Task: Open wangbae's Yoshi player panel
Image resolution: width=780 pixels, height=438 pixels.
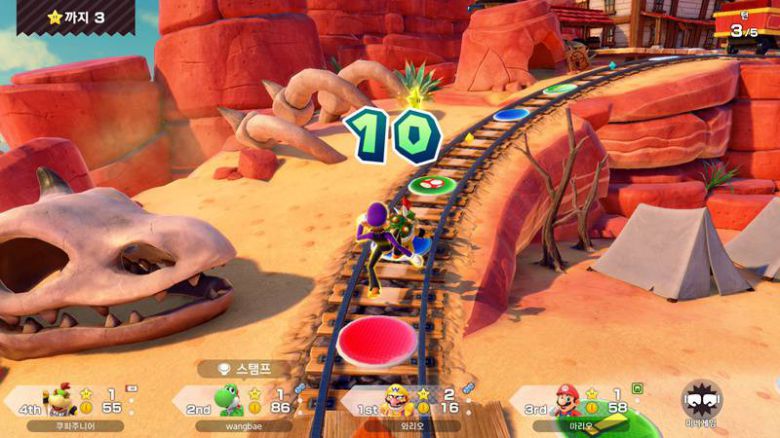Action: click(240, 403)
